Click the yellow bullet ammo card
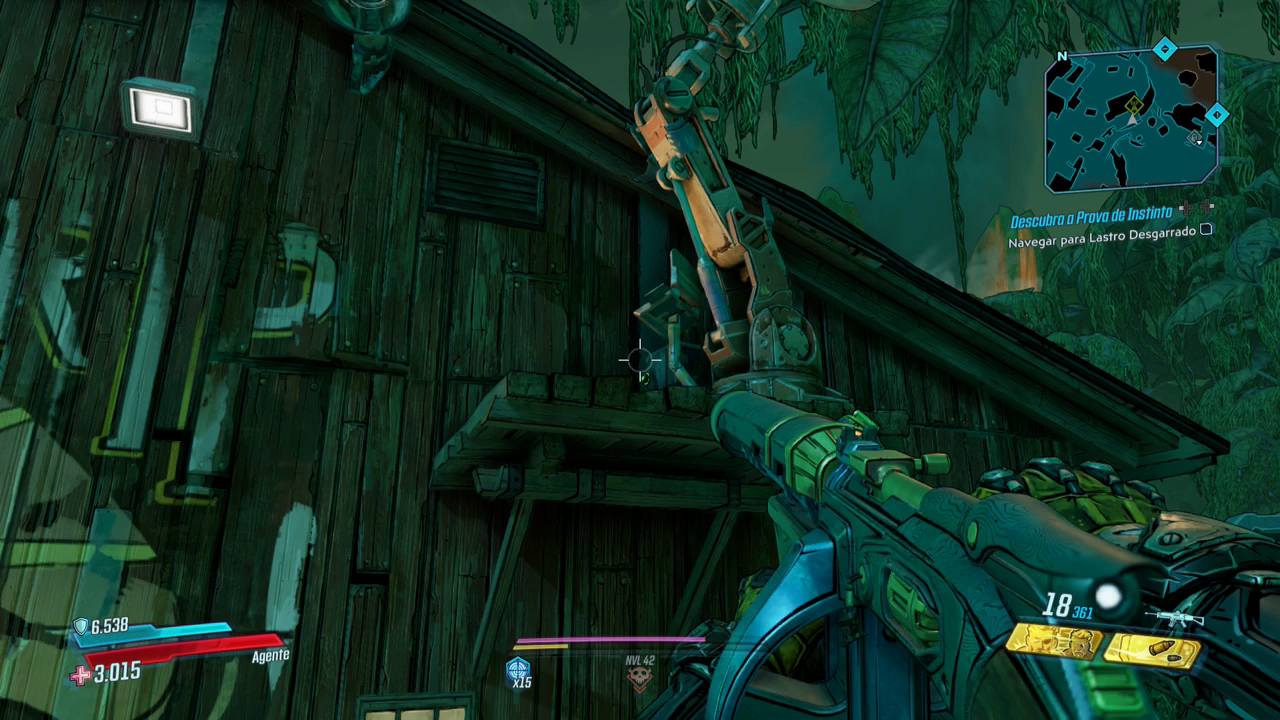Viewport: 1280px width, 720px height. click(x=1151, y=651)
